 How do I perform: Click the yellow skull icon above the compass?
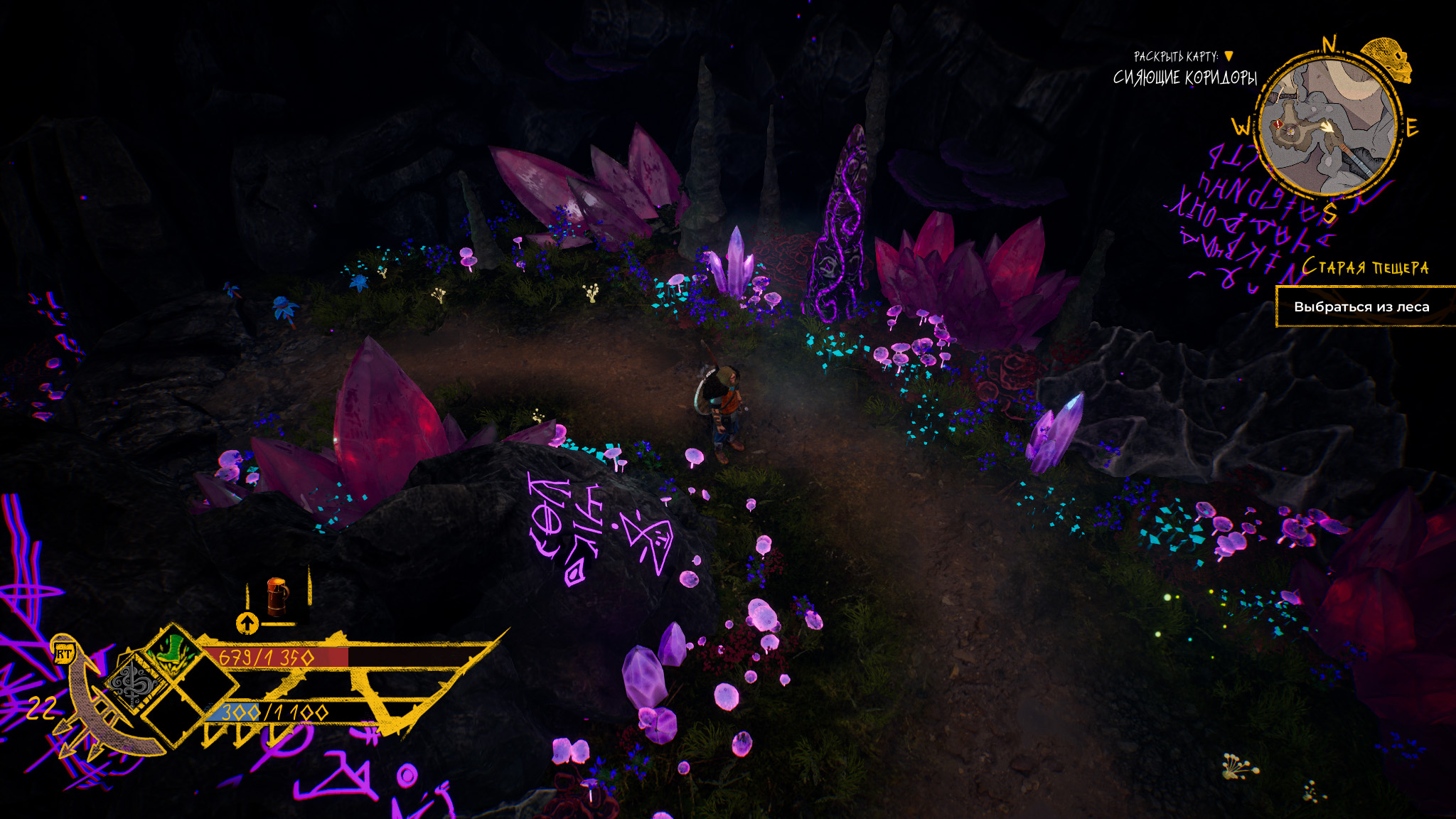click(x=1390, y=60)
